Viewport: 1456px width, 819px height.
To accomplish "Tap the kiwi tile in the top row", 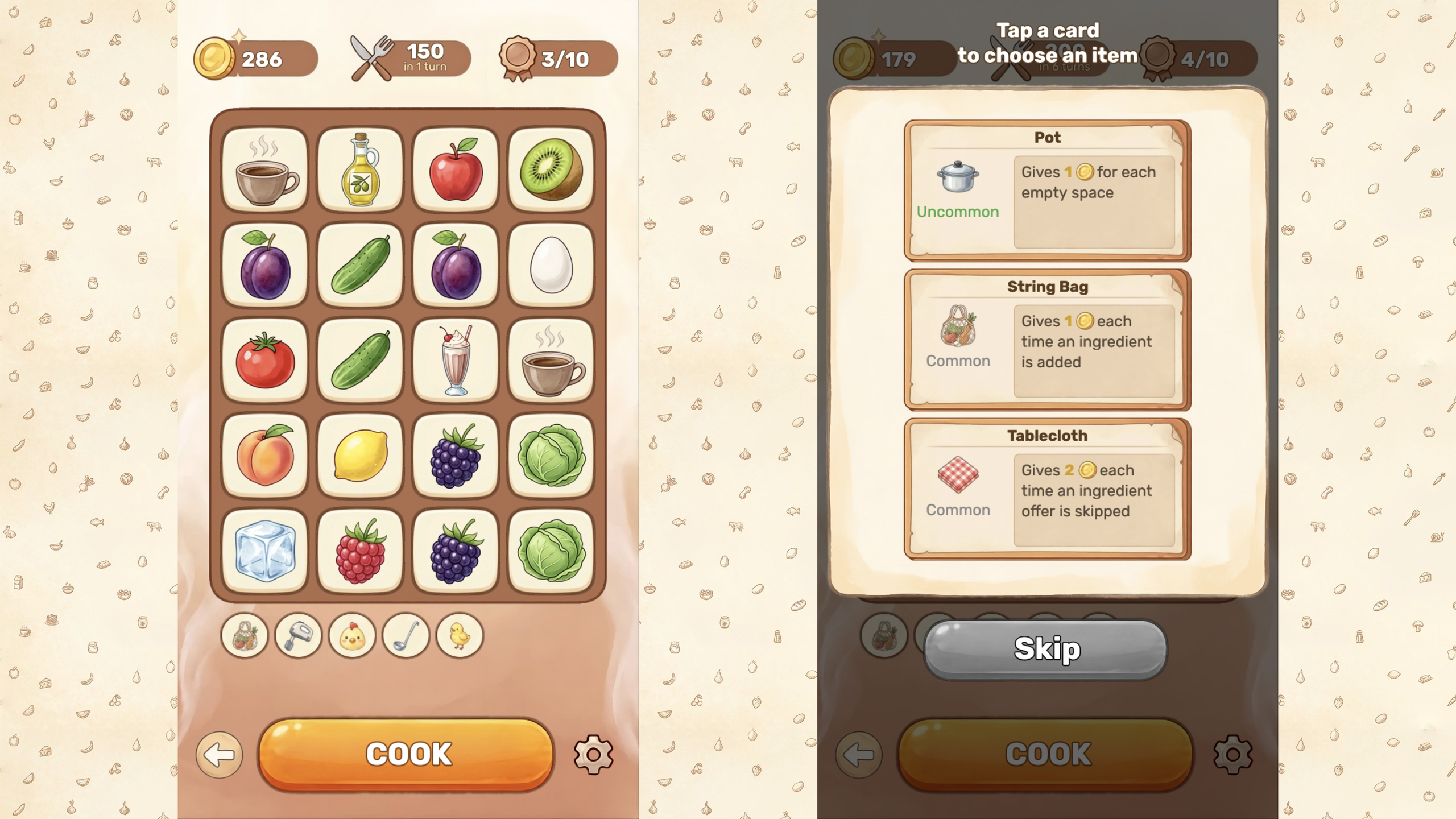I will (551, 169).
